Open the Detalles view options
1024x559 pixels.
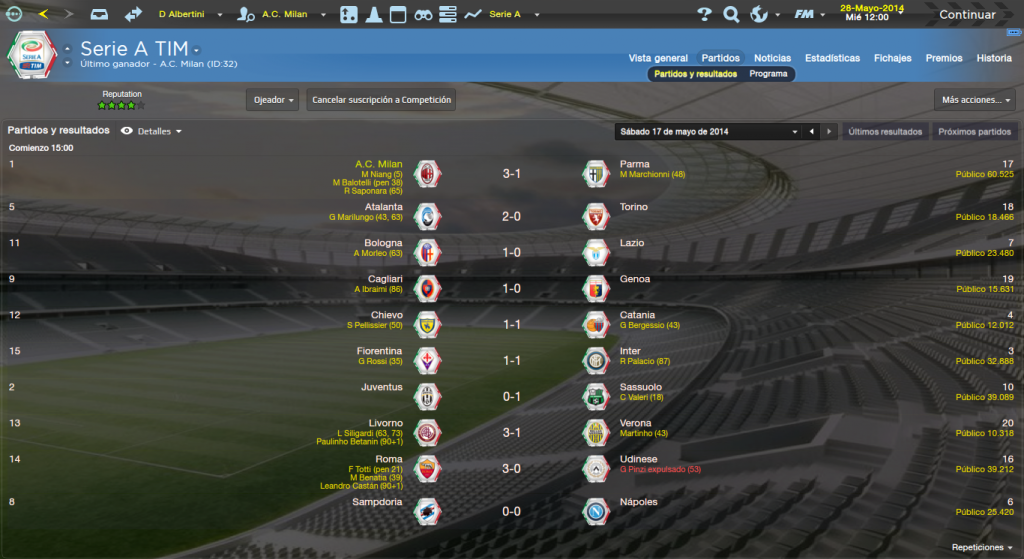click(153, 131)
